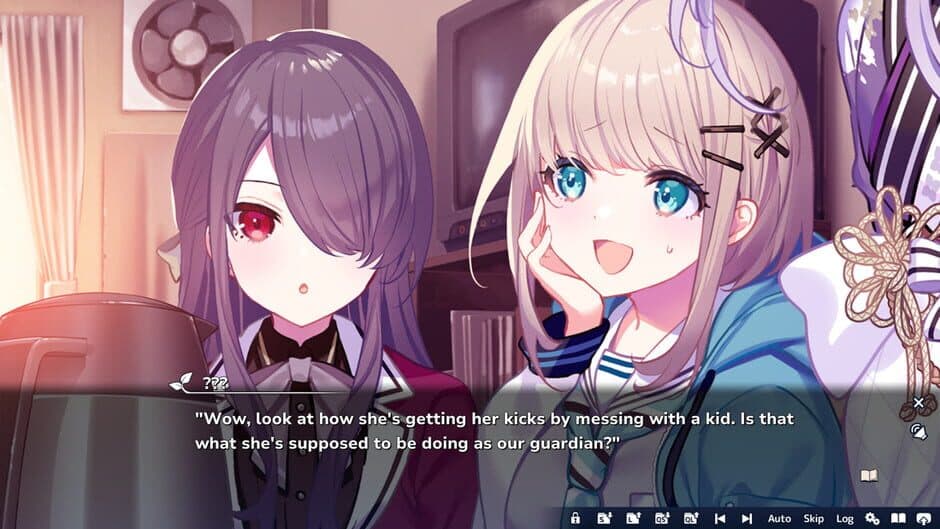The image size is (940, 529).
Task: Click the open book icon in toolbar
Action: point(898,518)
